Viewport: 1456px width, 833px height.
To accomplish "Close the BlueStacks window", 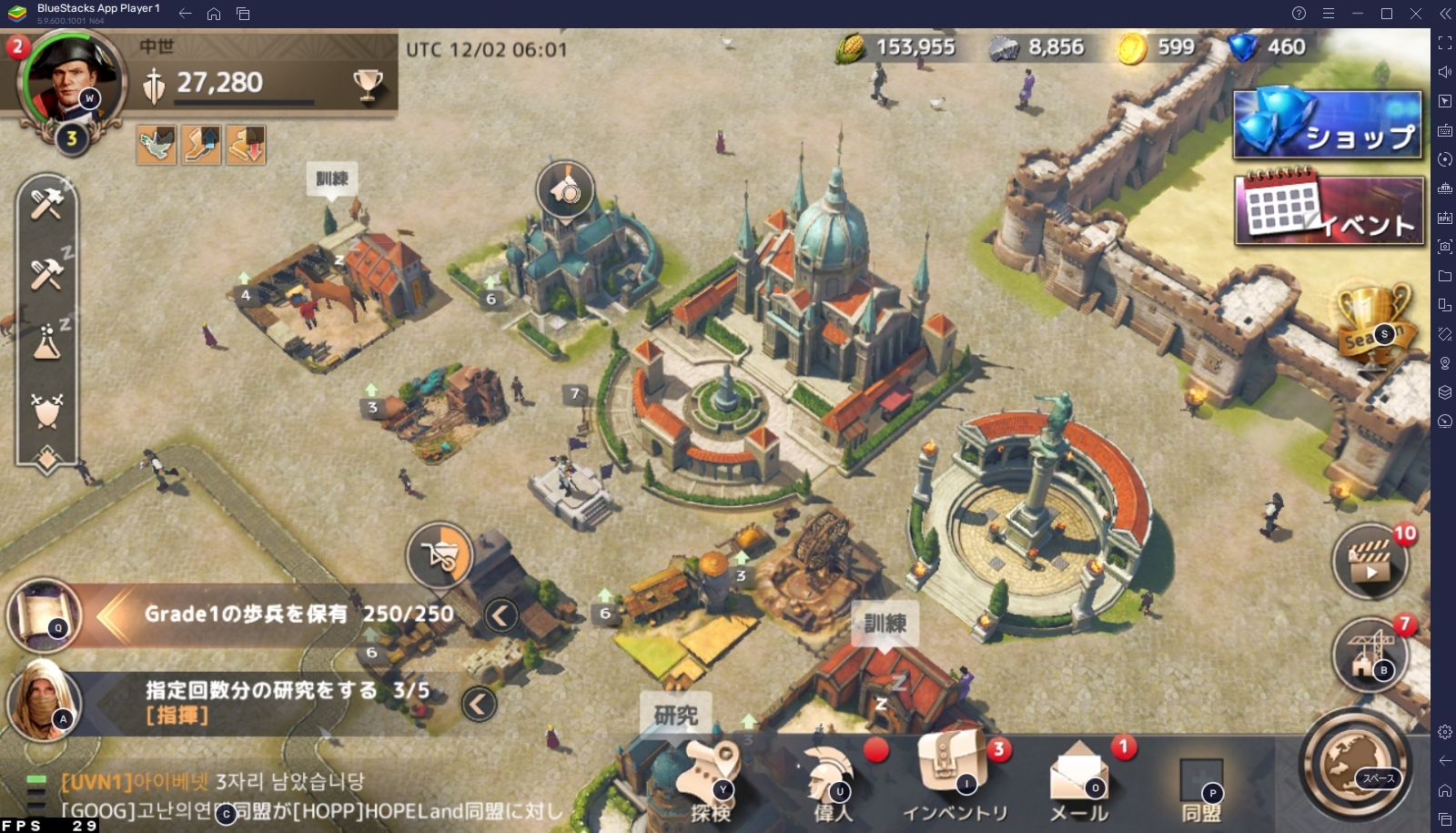I will [1416, 14].
